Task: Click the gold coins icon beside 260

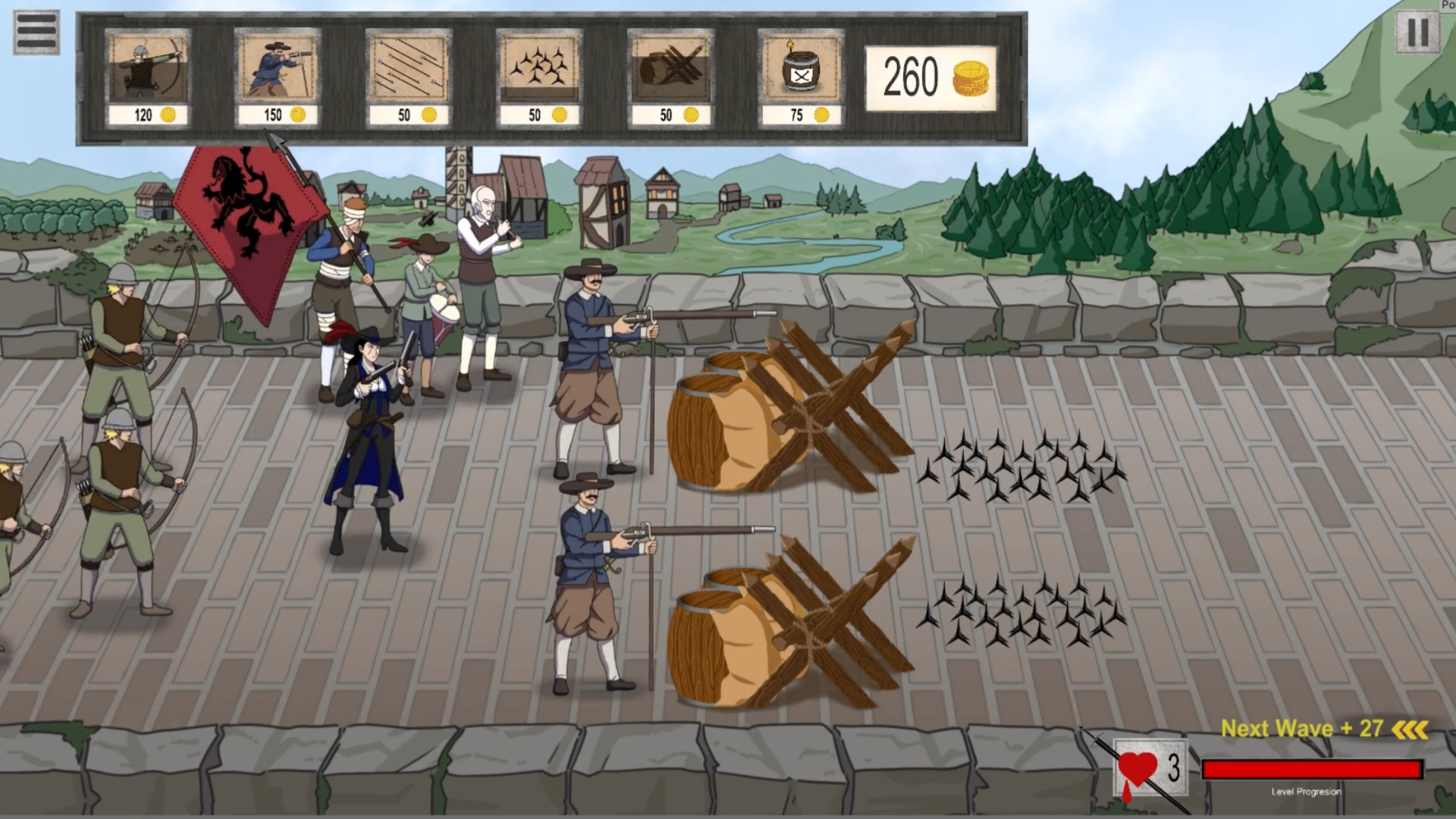Action: [973, 78]
